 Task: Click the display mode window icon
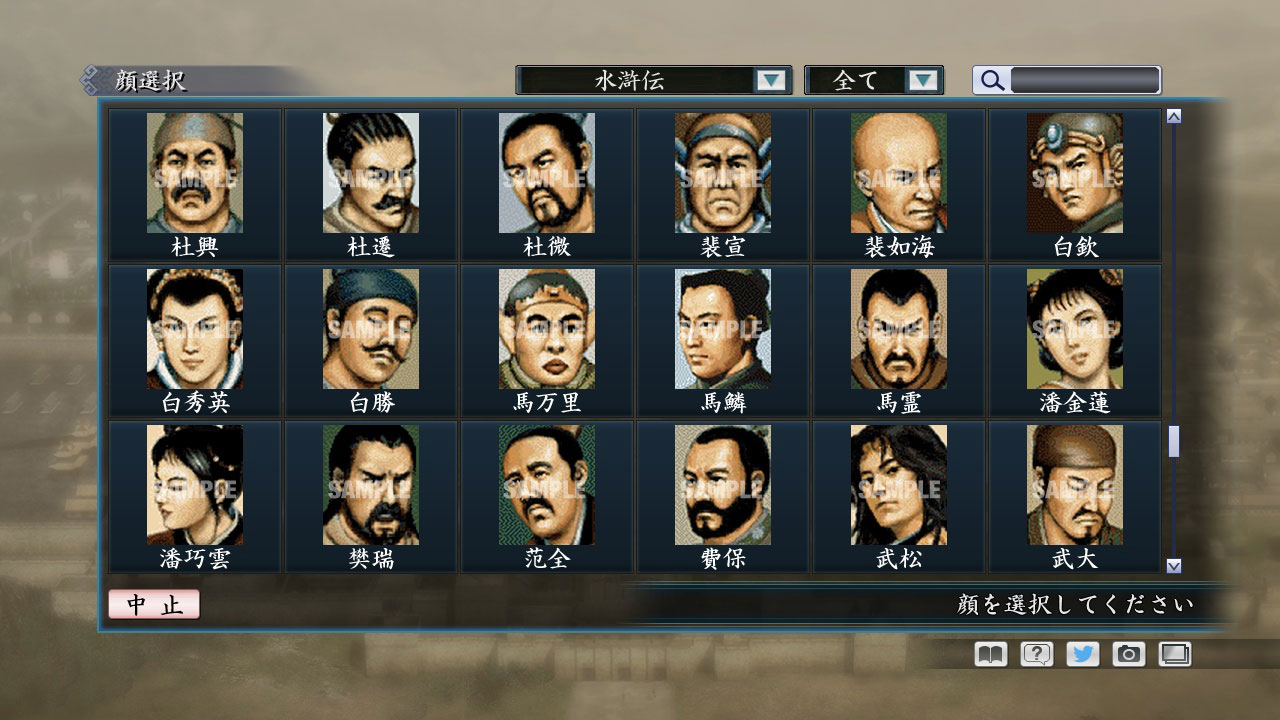(x=1174, y=654)
